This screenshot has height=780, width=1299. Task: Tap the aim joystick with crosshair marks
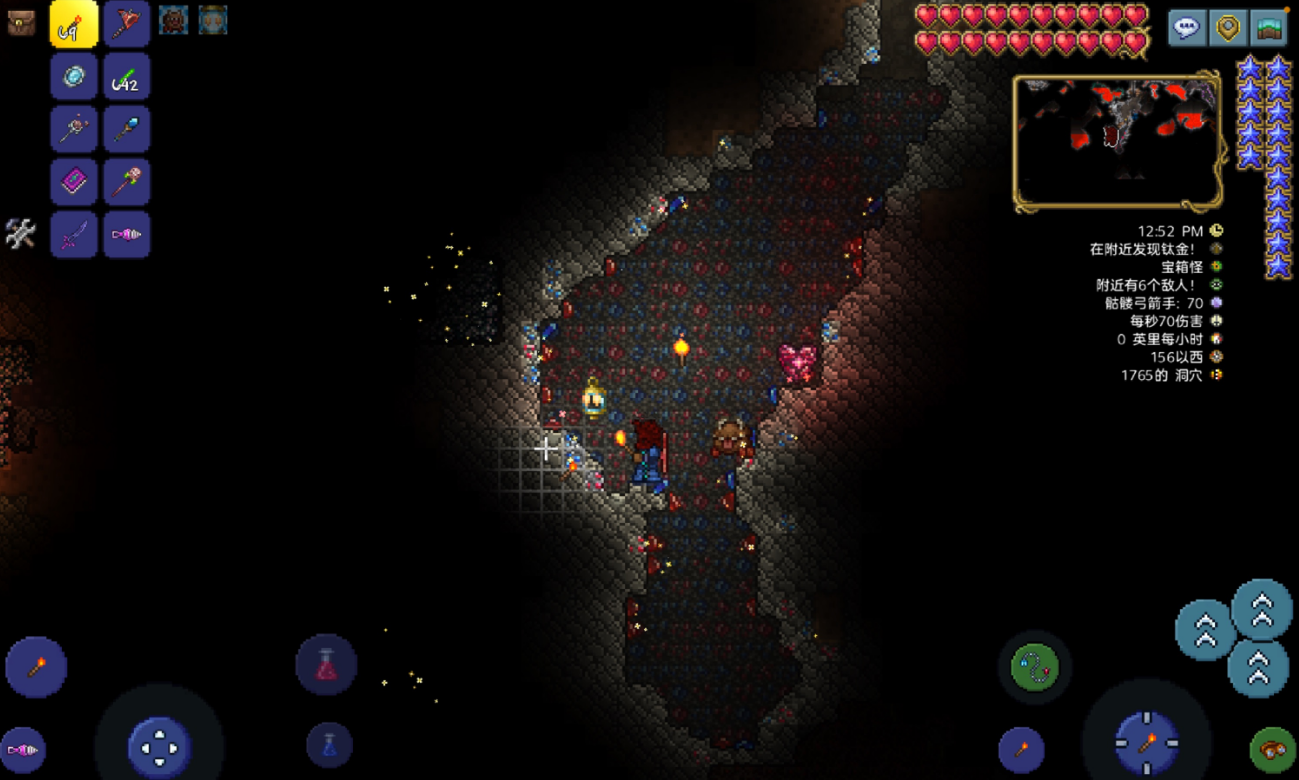click(x=1147, y=744)
